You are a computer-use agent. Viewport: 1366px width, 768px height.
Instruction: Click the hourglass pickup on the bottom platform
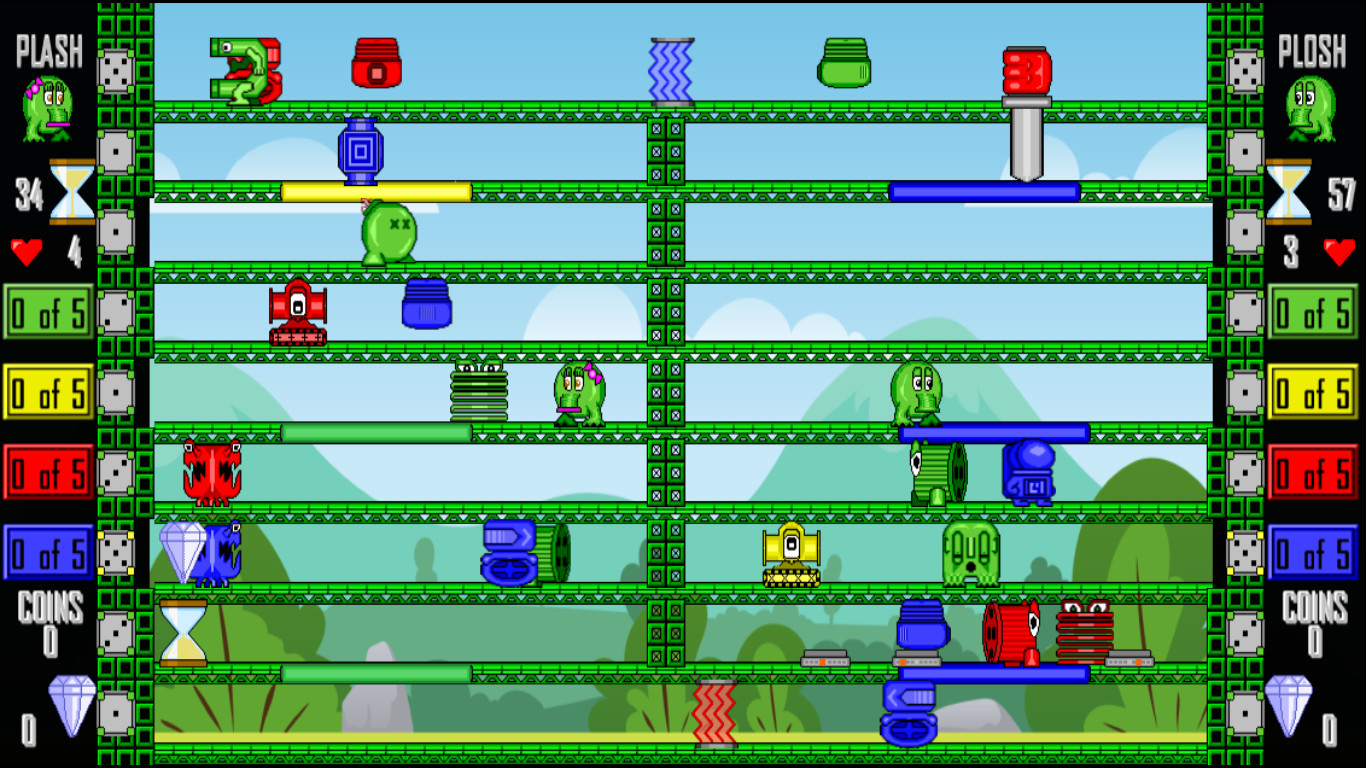[185, 633]
